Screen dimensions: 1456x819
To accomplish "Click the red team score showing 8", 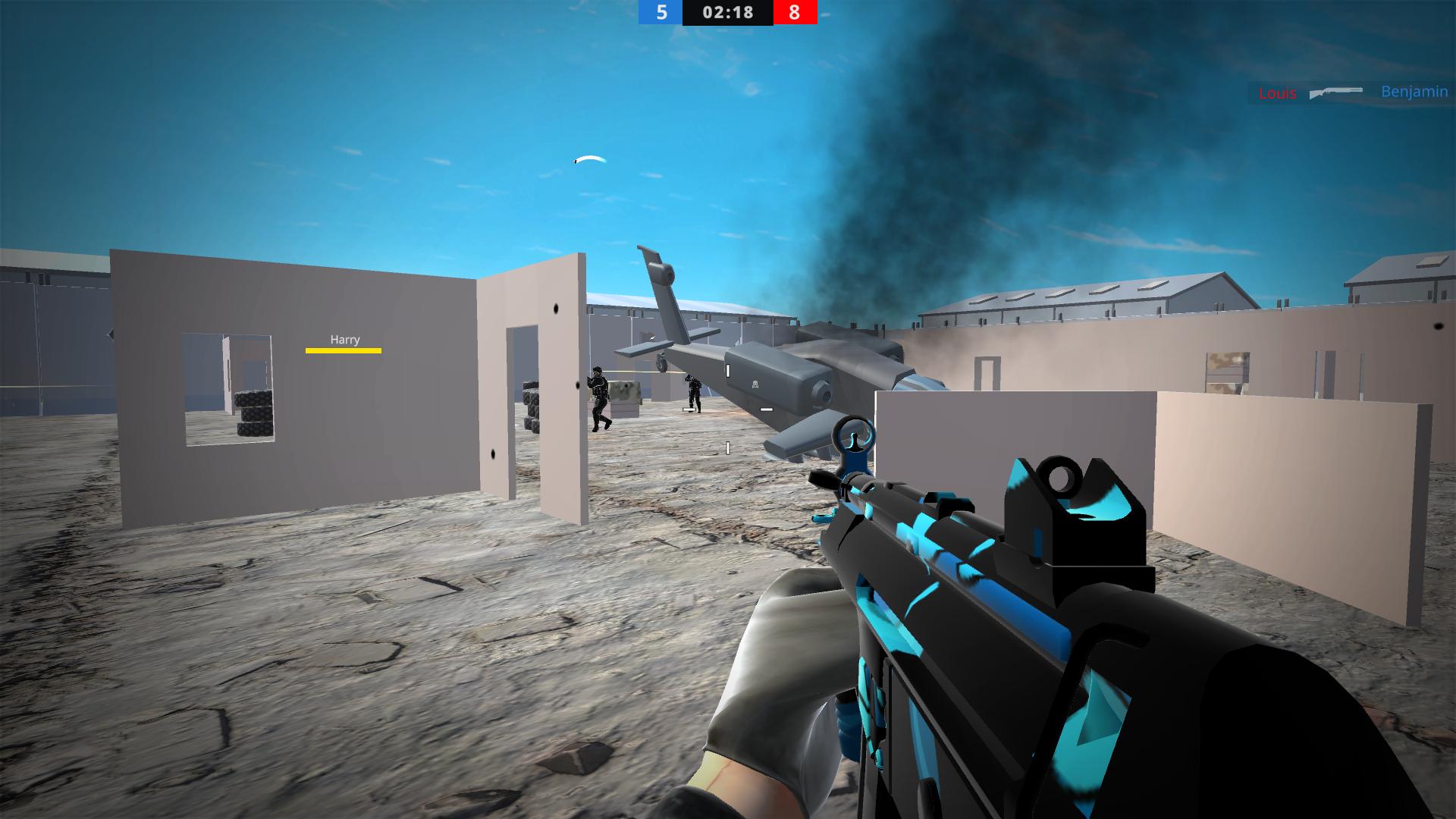I will [795, 12].
